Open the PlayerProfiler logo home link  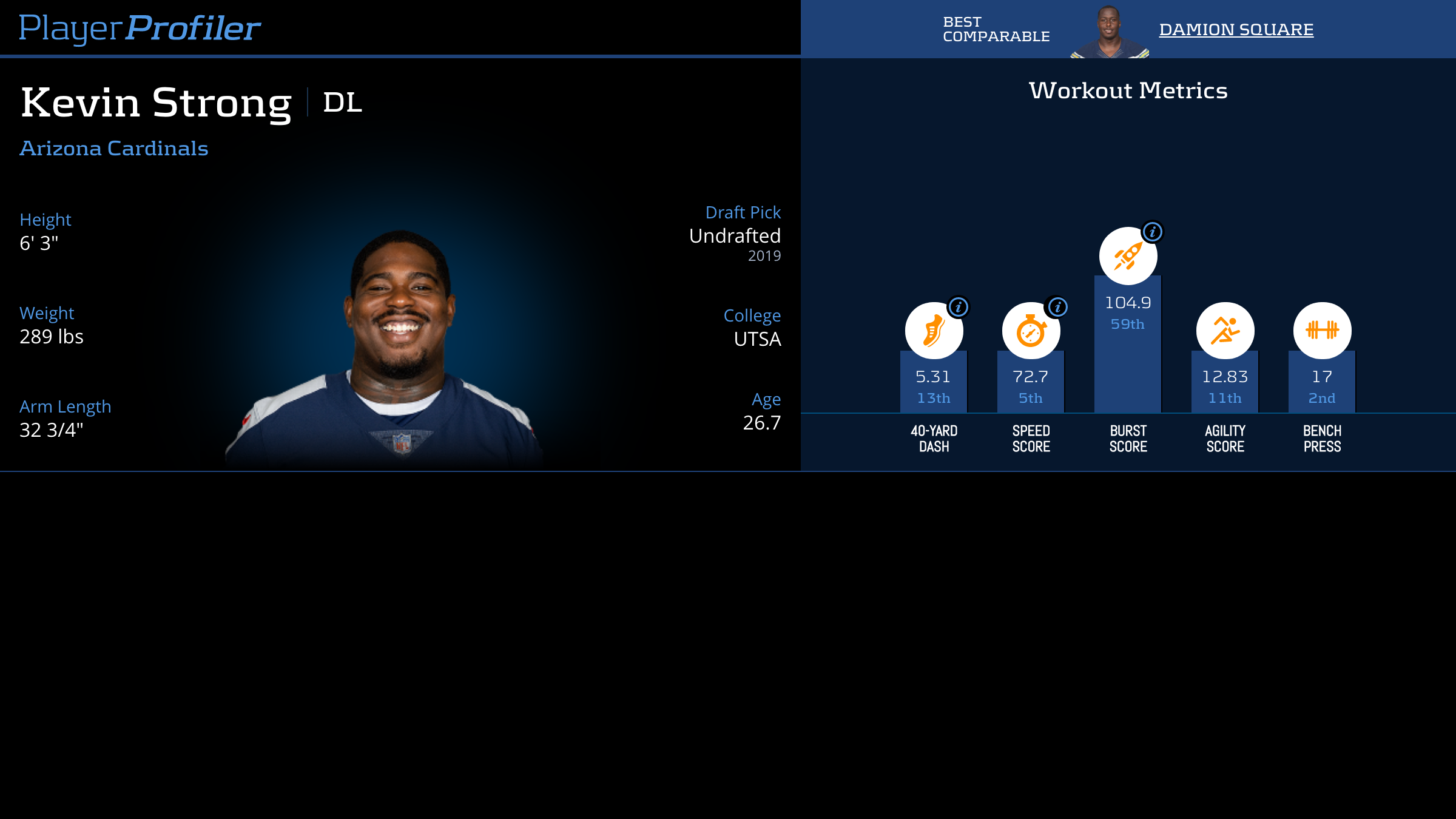[x=140, y=28]
